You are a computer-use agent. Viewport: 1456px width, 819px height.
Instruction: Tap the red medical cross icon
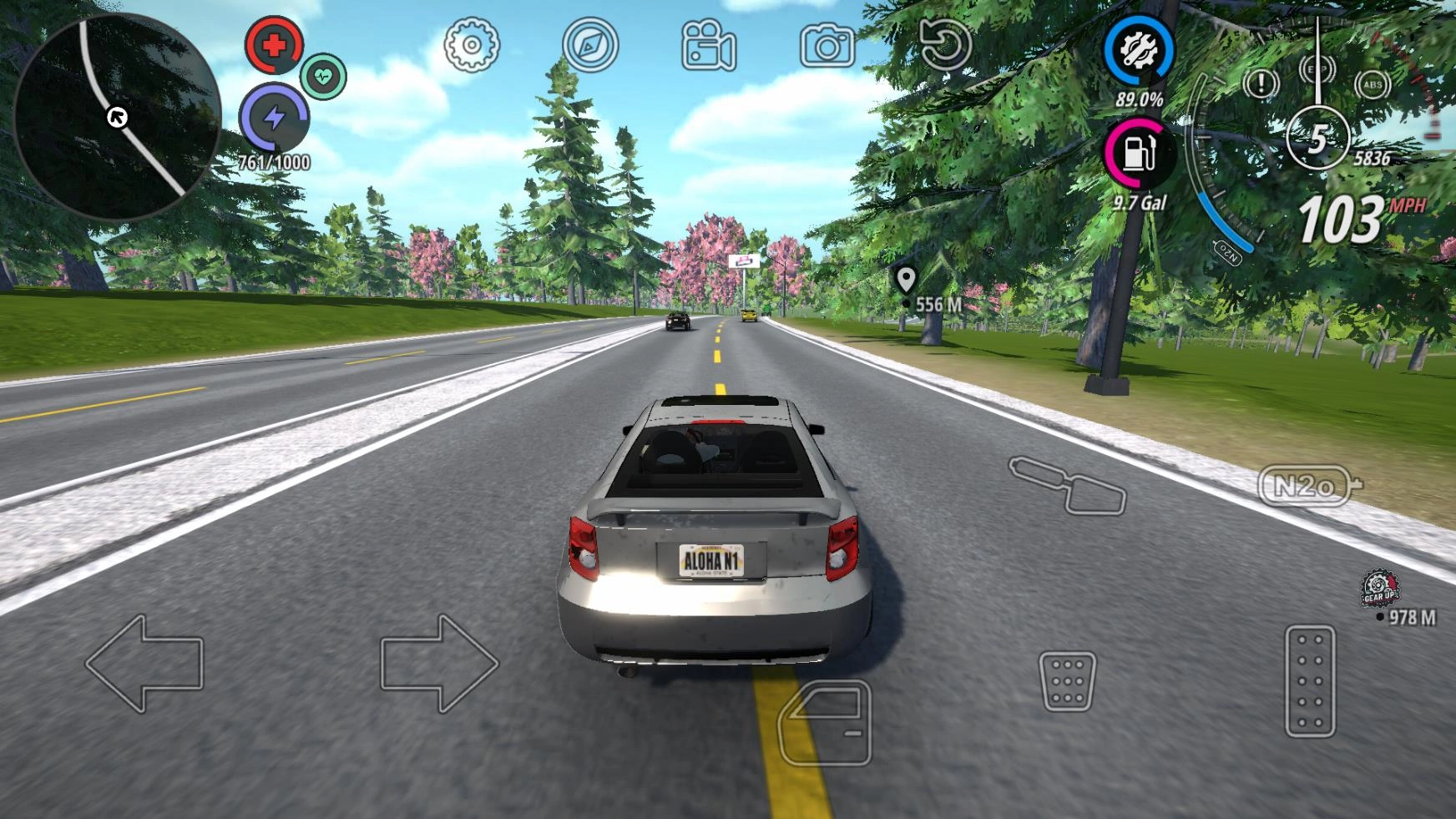274,45
